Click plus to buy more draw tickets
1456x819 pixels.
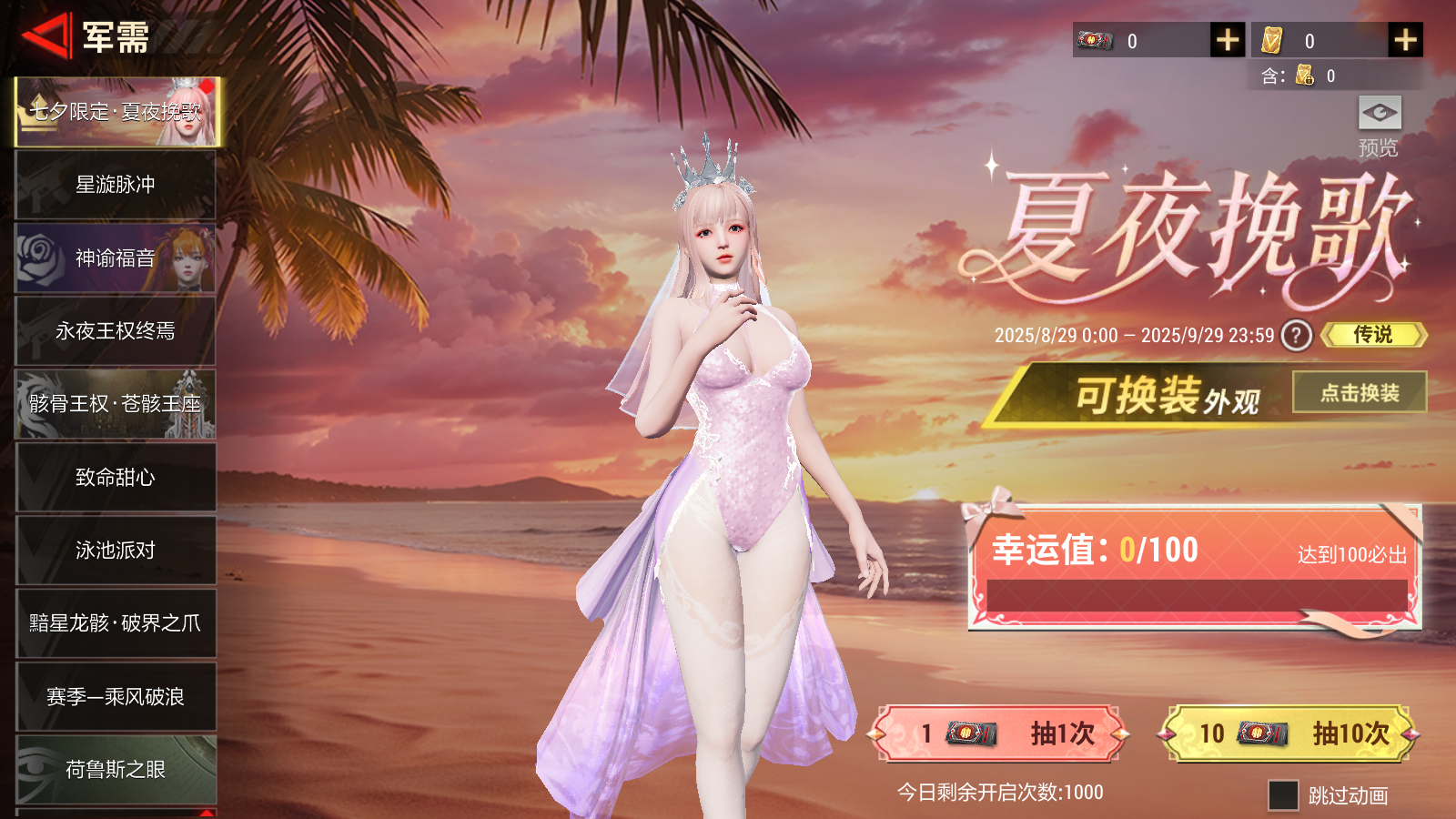(1228, 40)
